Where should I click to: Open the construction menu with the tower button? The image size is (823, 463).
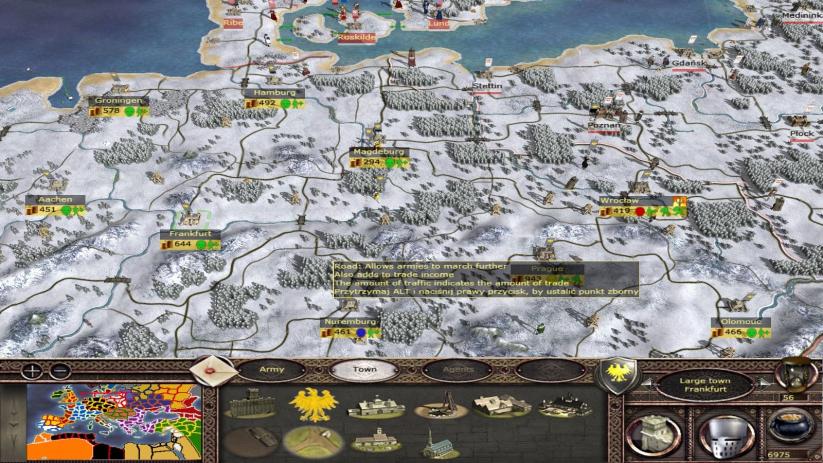652,432
